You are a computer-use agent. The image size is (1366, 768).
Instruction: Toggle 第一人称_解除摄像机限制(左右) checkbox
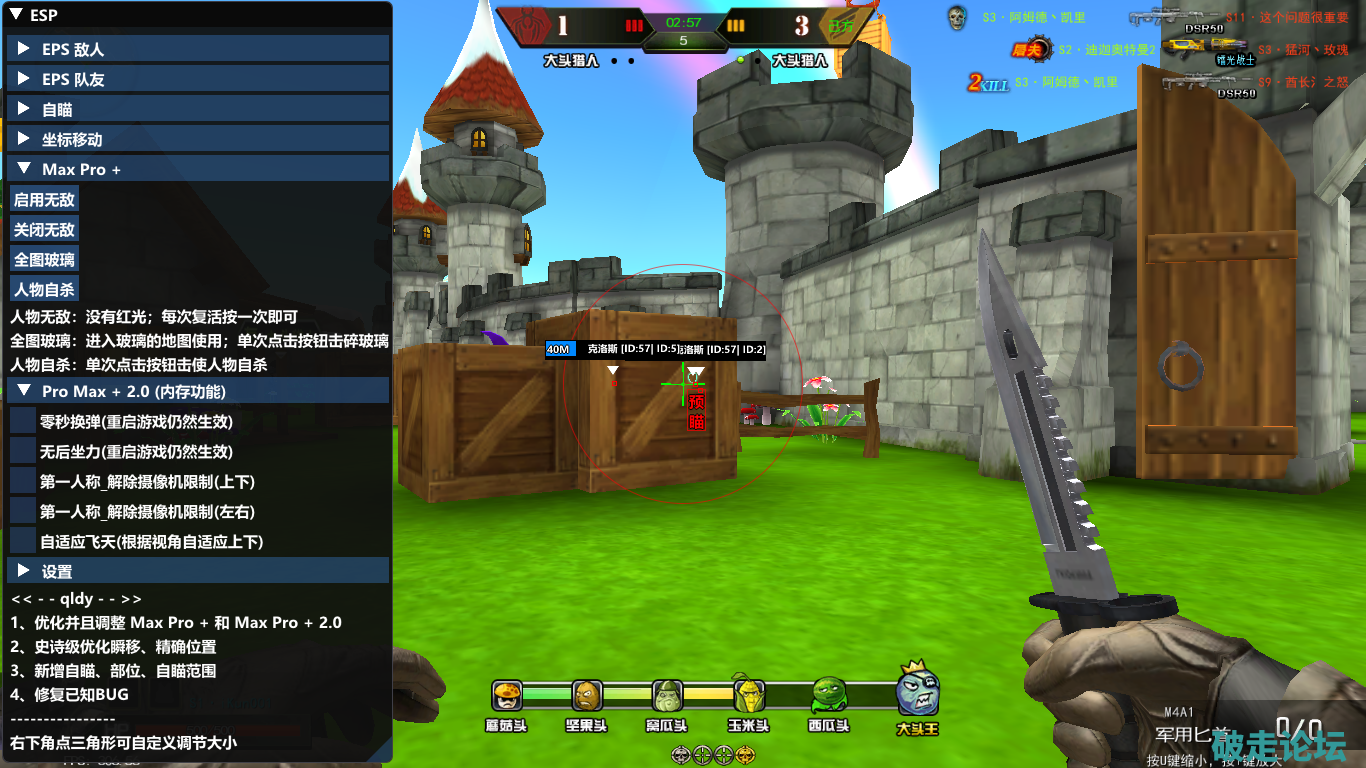click(23, 512)
